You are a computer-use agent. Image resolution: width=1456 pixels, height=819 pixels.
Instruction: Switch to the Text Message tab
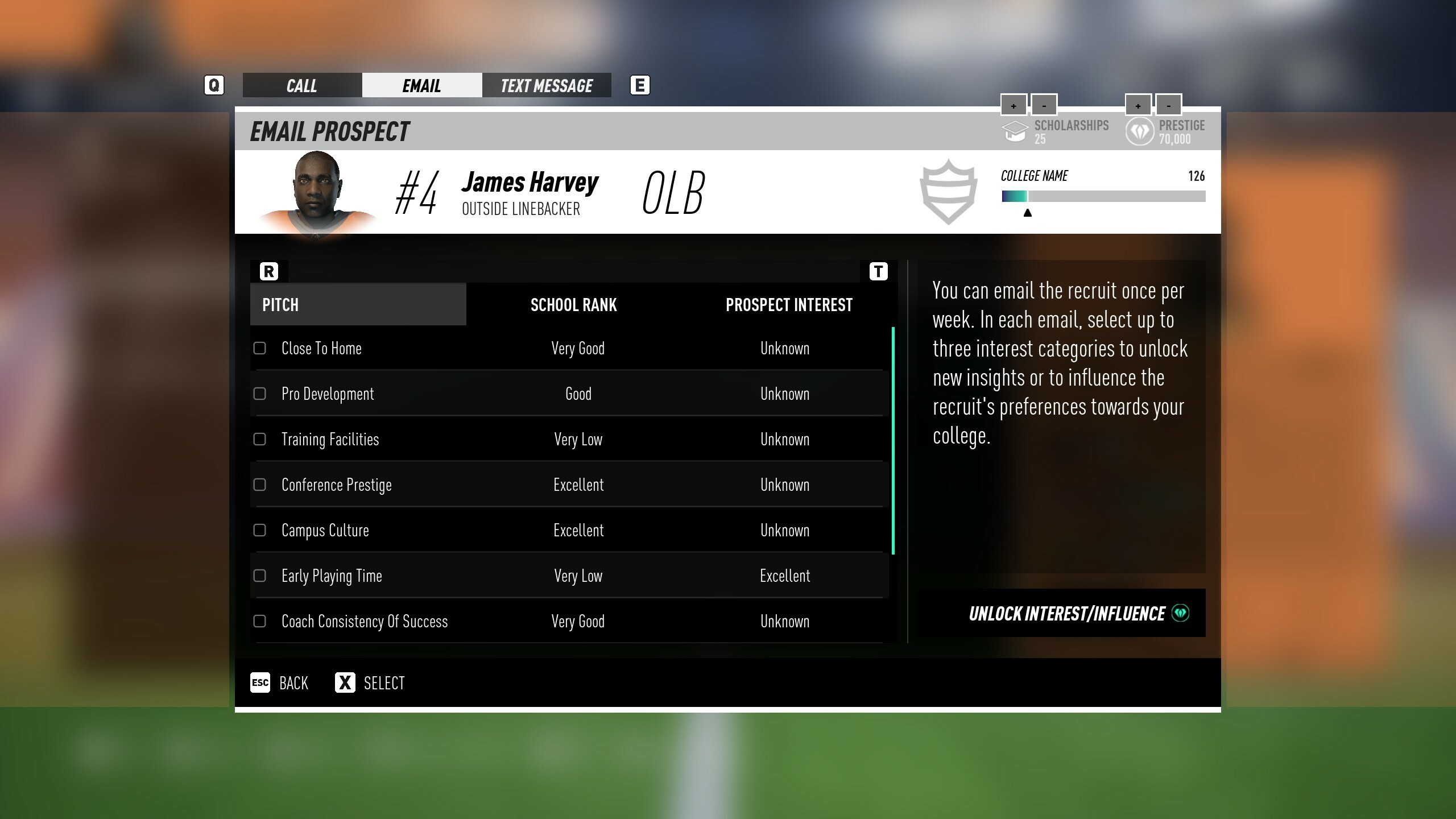546,85
